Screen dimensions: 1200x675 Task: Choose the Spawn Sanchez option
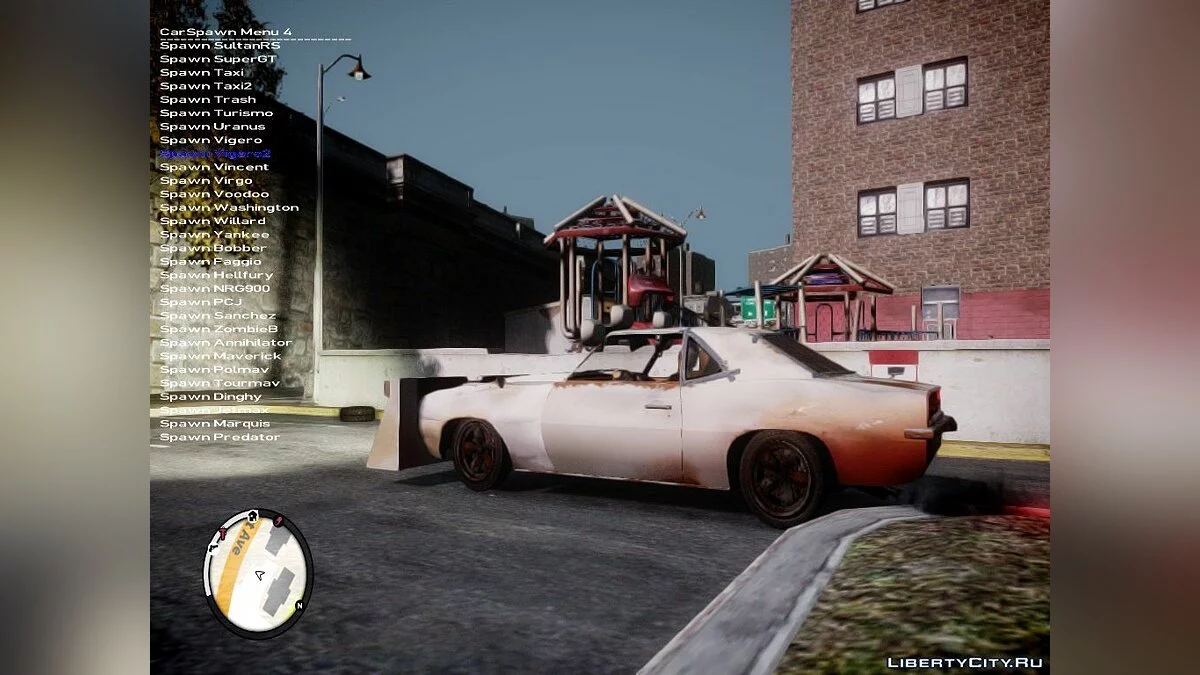click(218, 315)
